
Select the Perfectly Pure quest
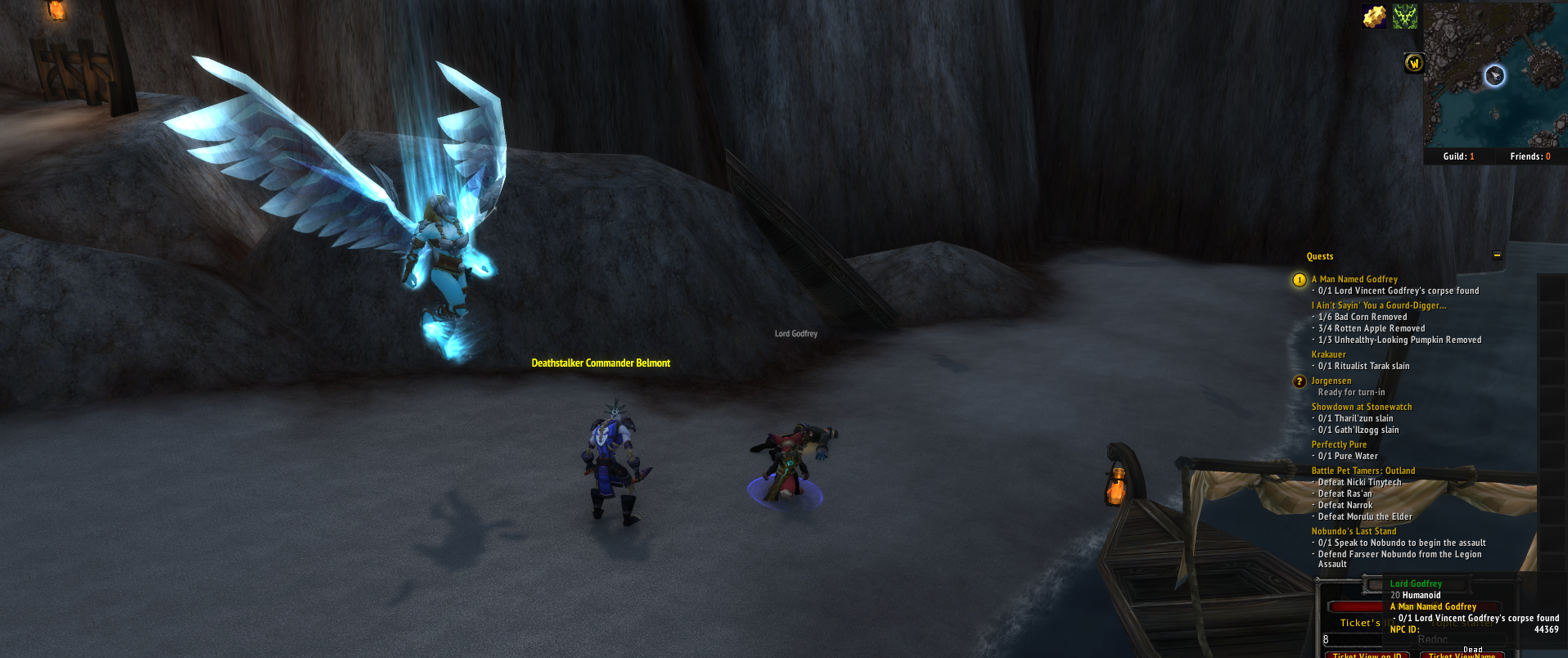1339,444
